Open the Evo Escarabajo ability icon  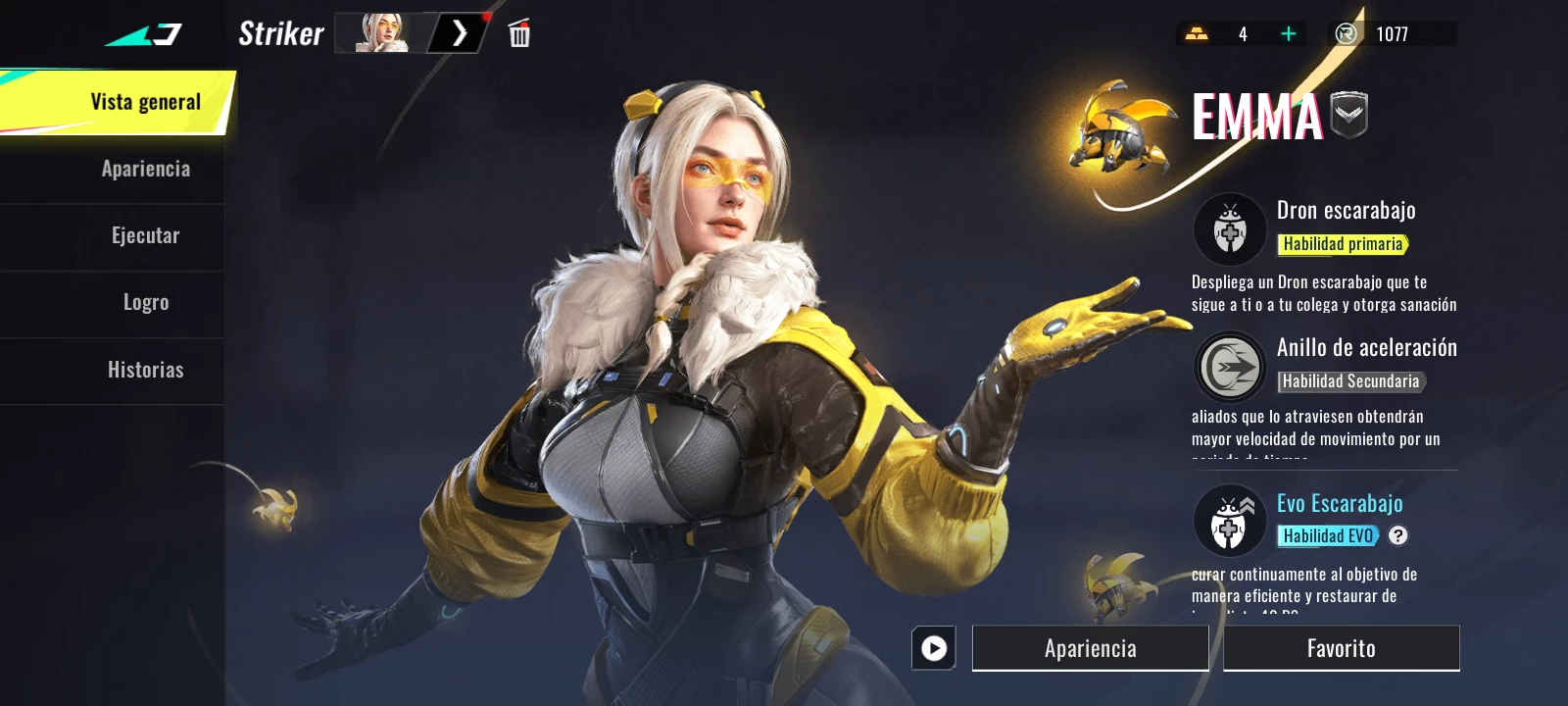coord(1230,521)
